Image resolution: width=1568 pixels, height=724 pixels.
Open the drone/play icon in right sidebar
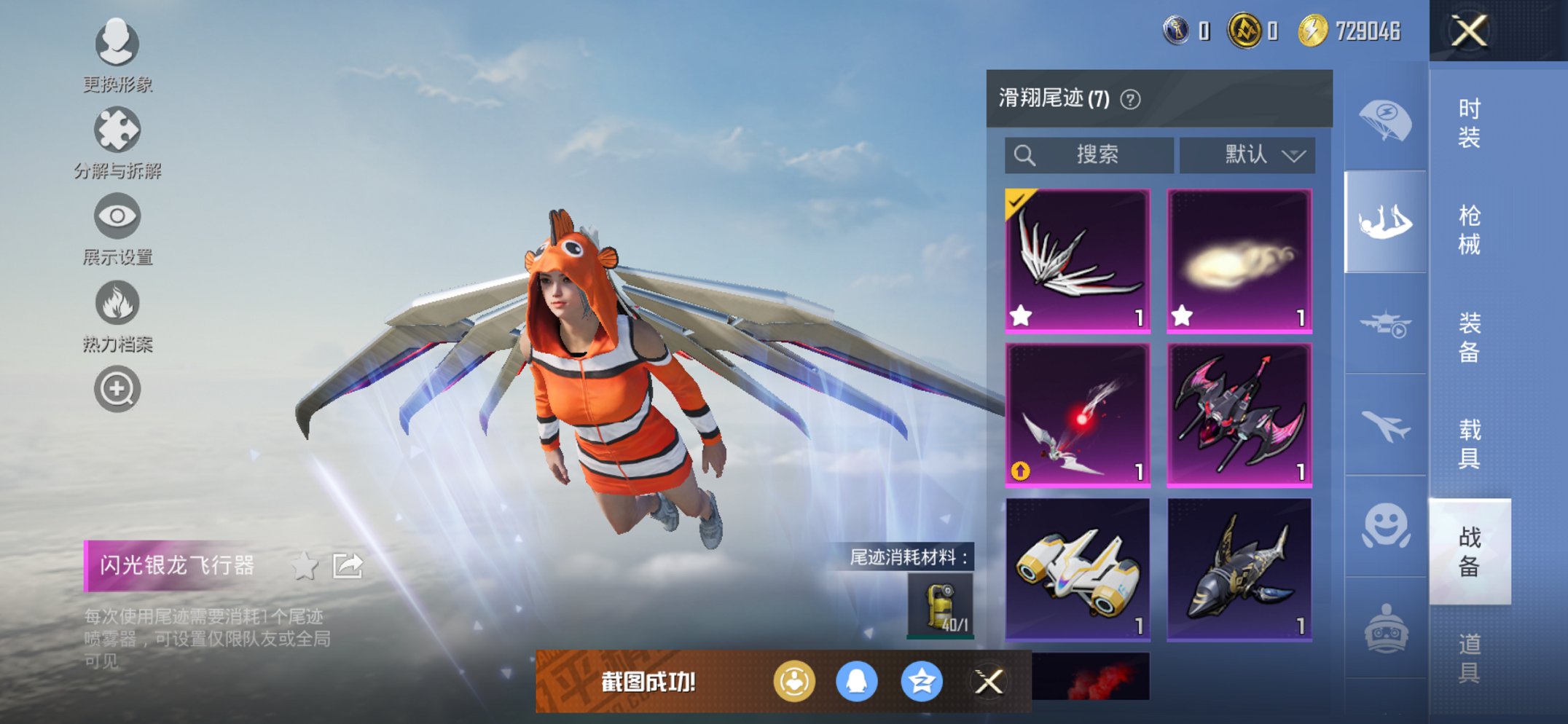coord(1387,323)
